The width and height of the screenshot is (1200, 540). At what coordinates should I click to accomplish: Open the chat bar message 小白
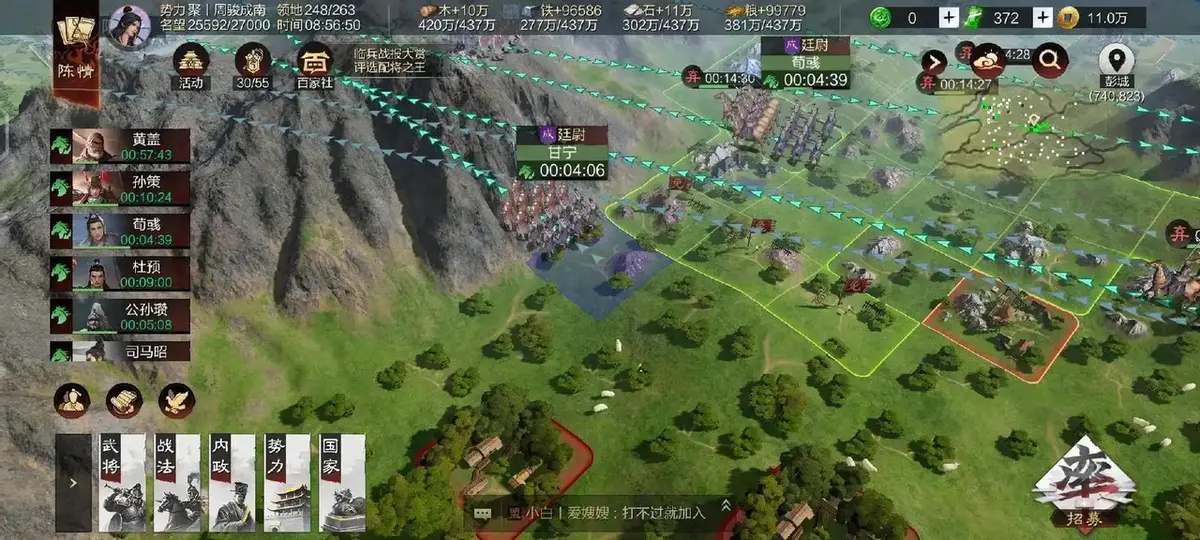point(600,512)
